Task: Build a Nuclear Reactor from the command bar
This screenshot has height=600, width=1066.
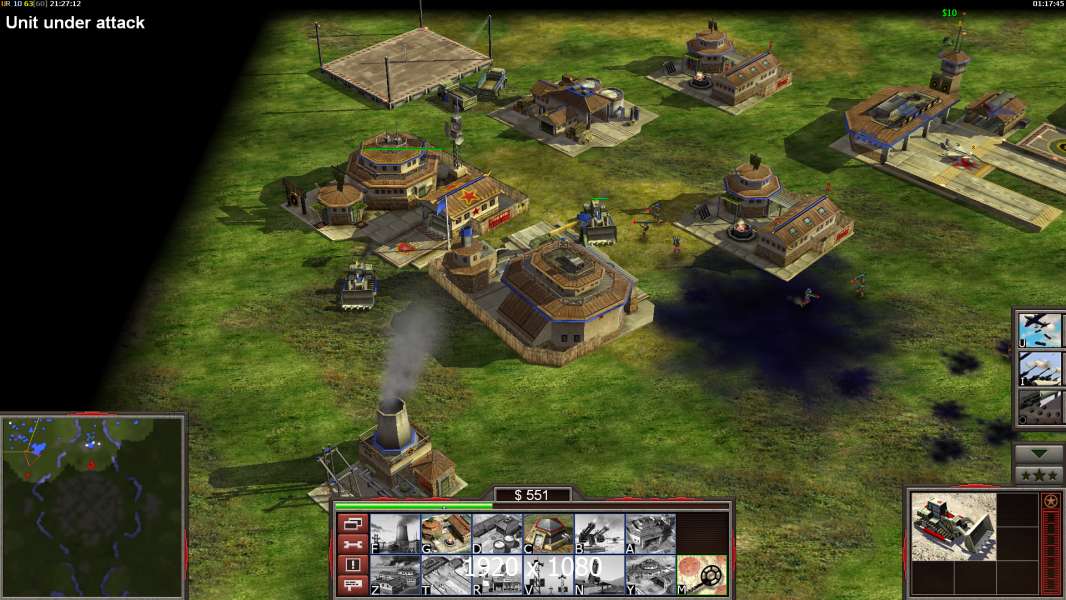Action: tap(395, 533)
